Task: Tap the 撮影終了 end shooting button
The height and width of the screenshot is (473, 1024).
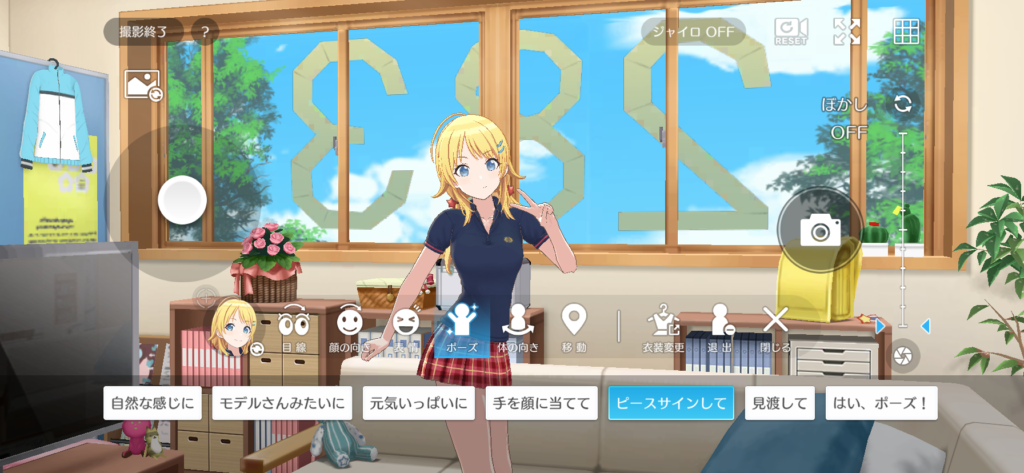Action: [x=144, y=32]
